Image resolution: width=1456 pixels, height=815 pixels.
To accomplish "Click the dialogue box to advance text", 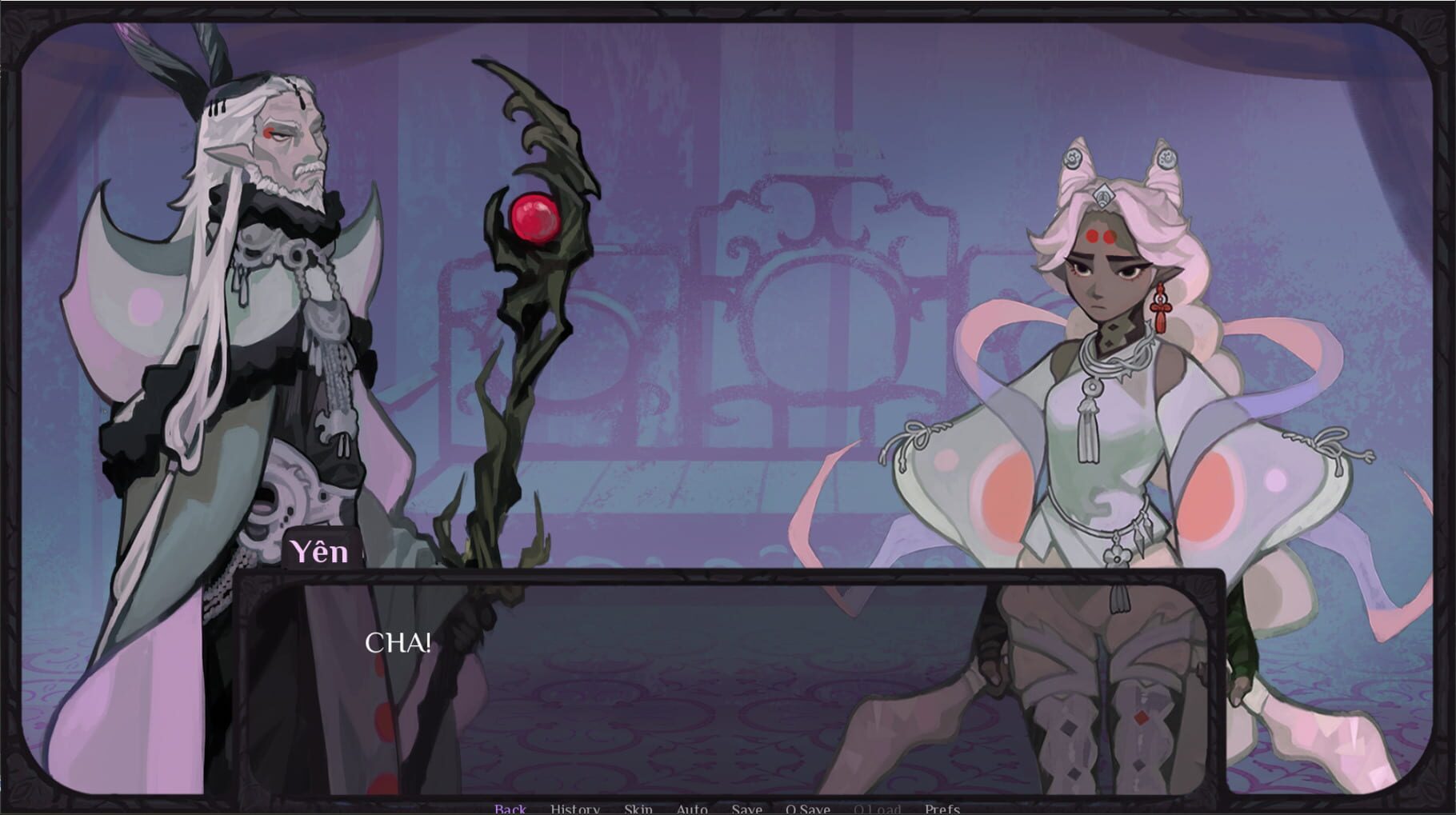I will (720, 680).
